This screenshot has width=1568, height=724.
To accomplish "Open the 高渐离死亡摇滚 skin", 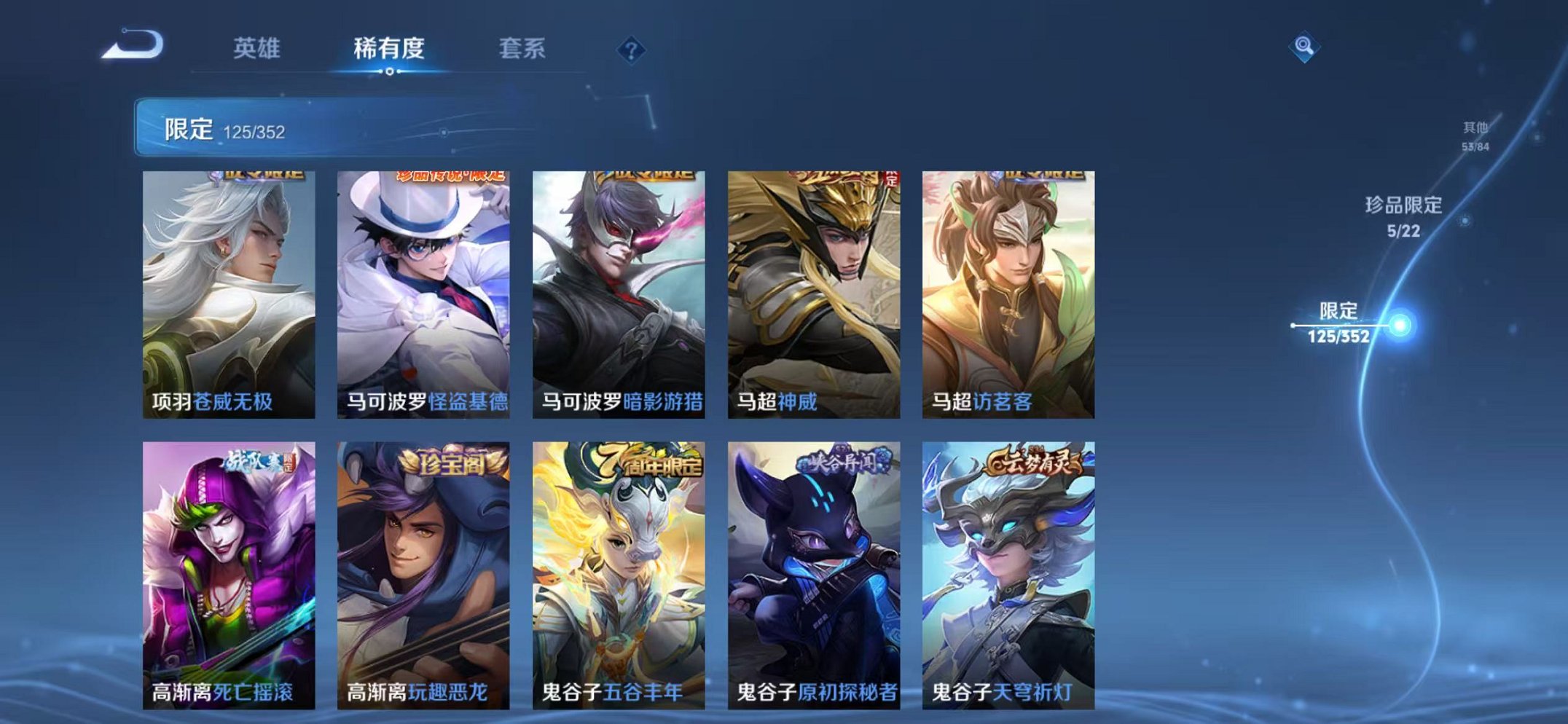I will (x=226, y=575).
